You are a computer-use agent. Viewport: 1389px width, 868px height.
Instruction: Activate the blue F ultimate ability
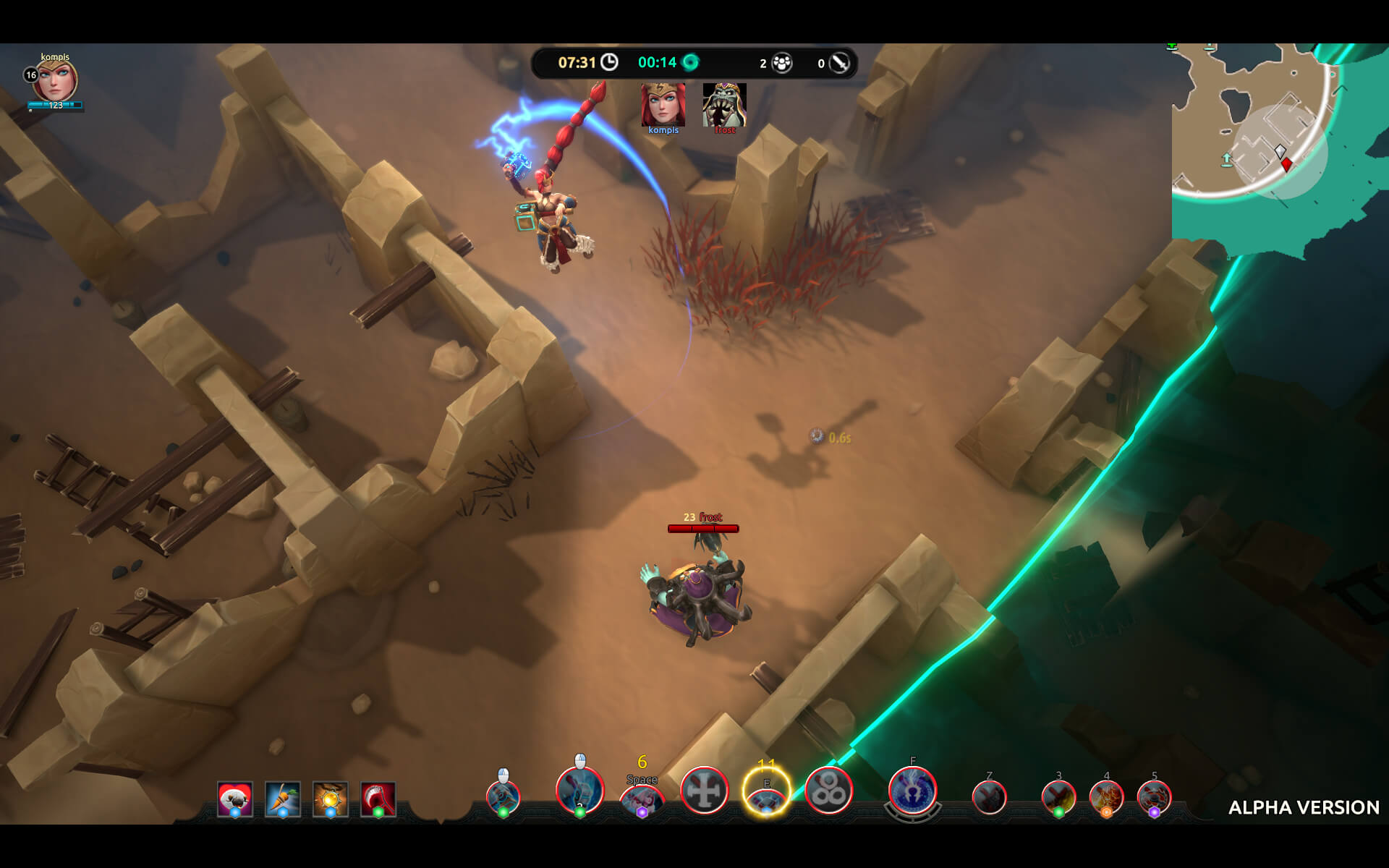[x=913, y=791]
